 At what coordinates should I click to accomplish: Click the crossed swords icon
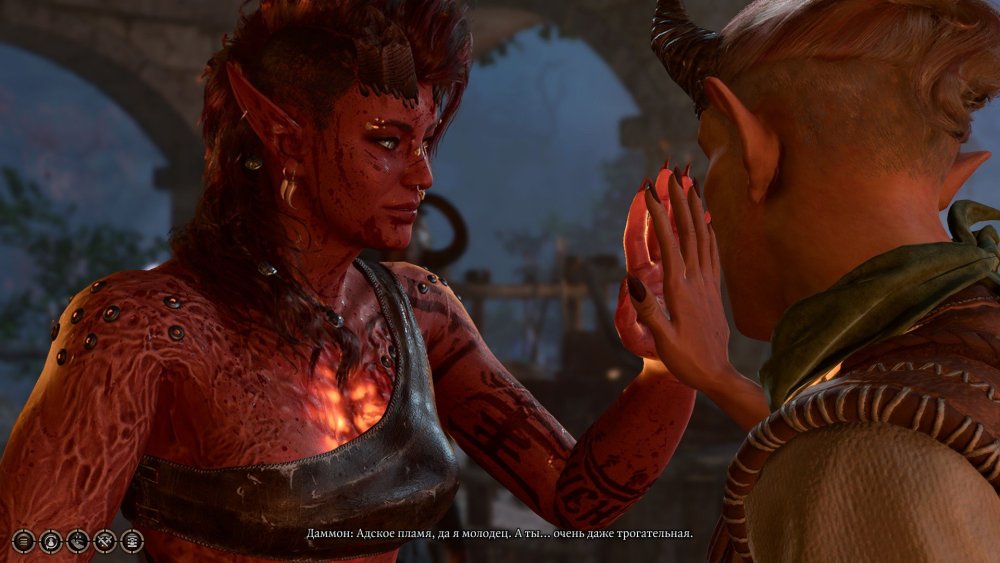pyautogui.click(x=105, y=541)
